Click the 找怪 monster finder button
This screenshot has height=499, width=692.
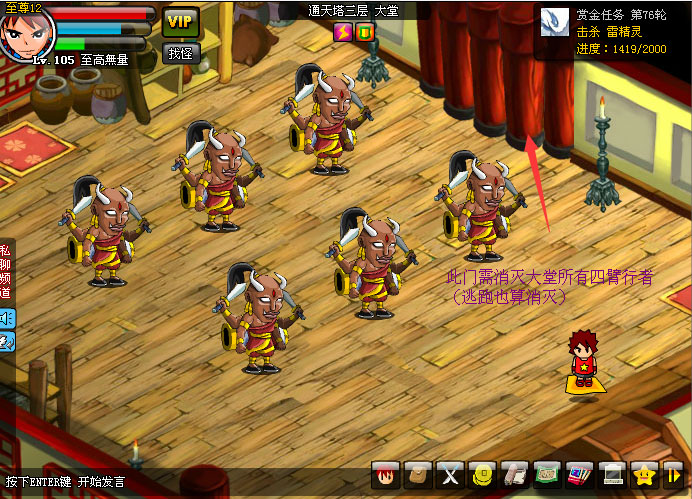click(180, 52)
